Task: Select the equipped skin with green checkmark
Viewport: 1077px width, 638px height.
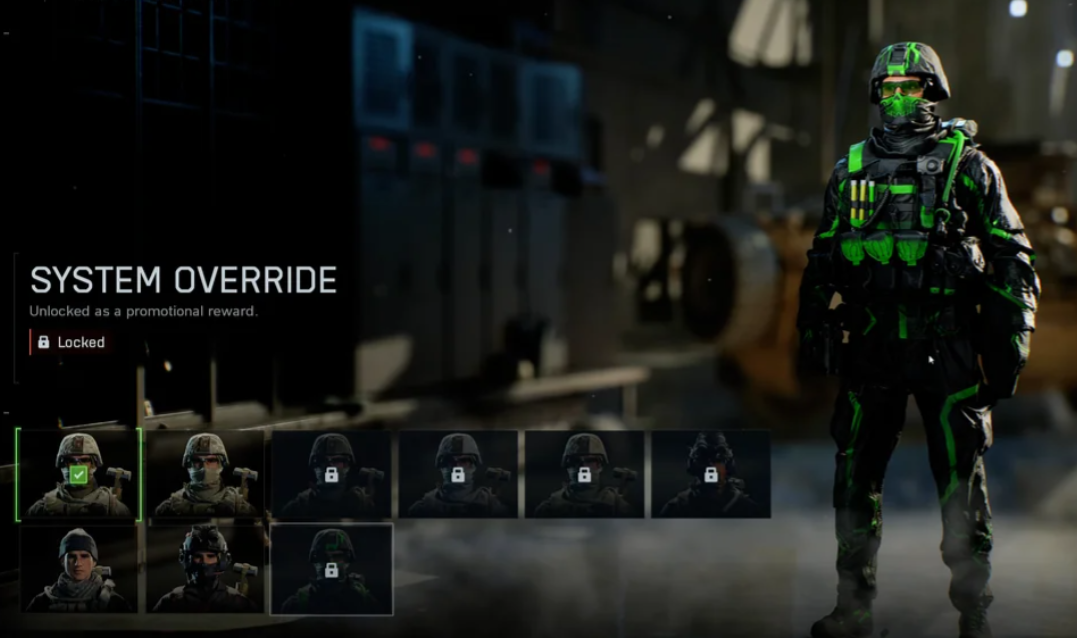Action: coord(78,475)
